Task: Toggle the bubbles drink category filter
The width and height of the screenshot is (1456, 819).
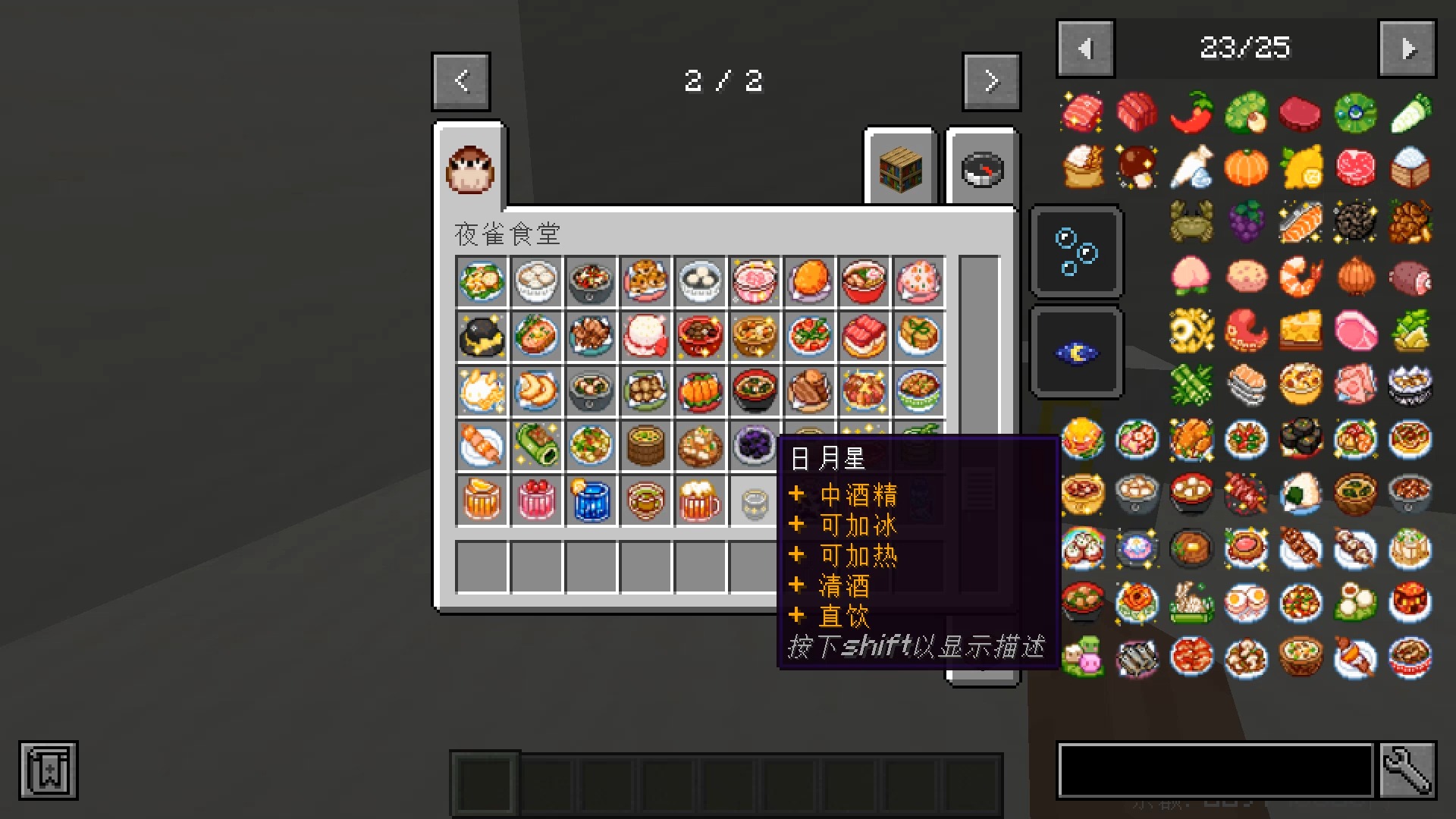Action: click(x=1076, y=251)
